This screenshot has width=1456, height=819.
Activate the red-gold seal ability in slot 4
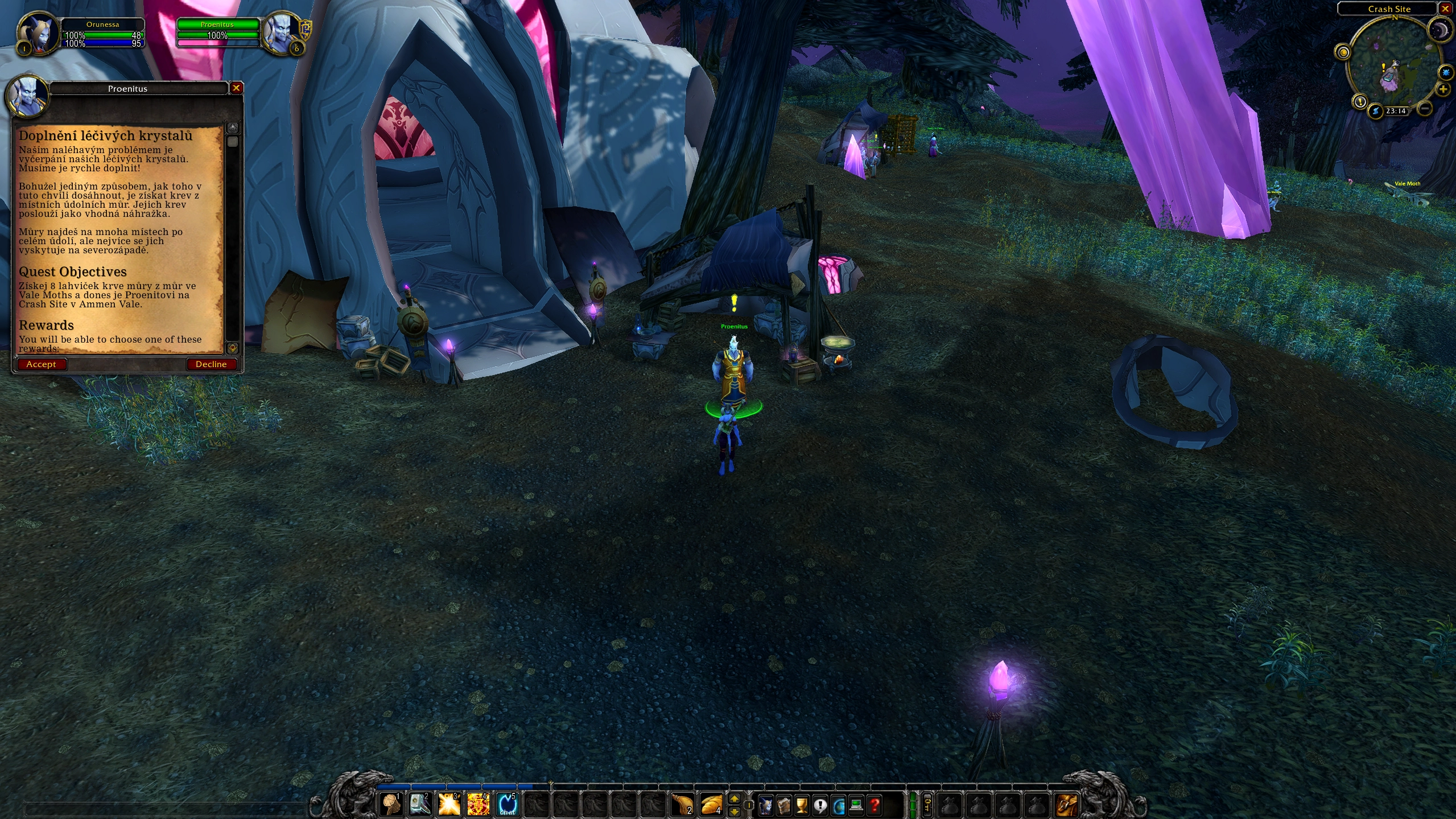[479, 804]
